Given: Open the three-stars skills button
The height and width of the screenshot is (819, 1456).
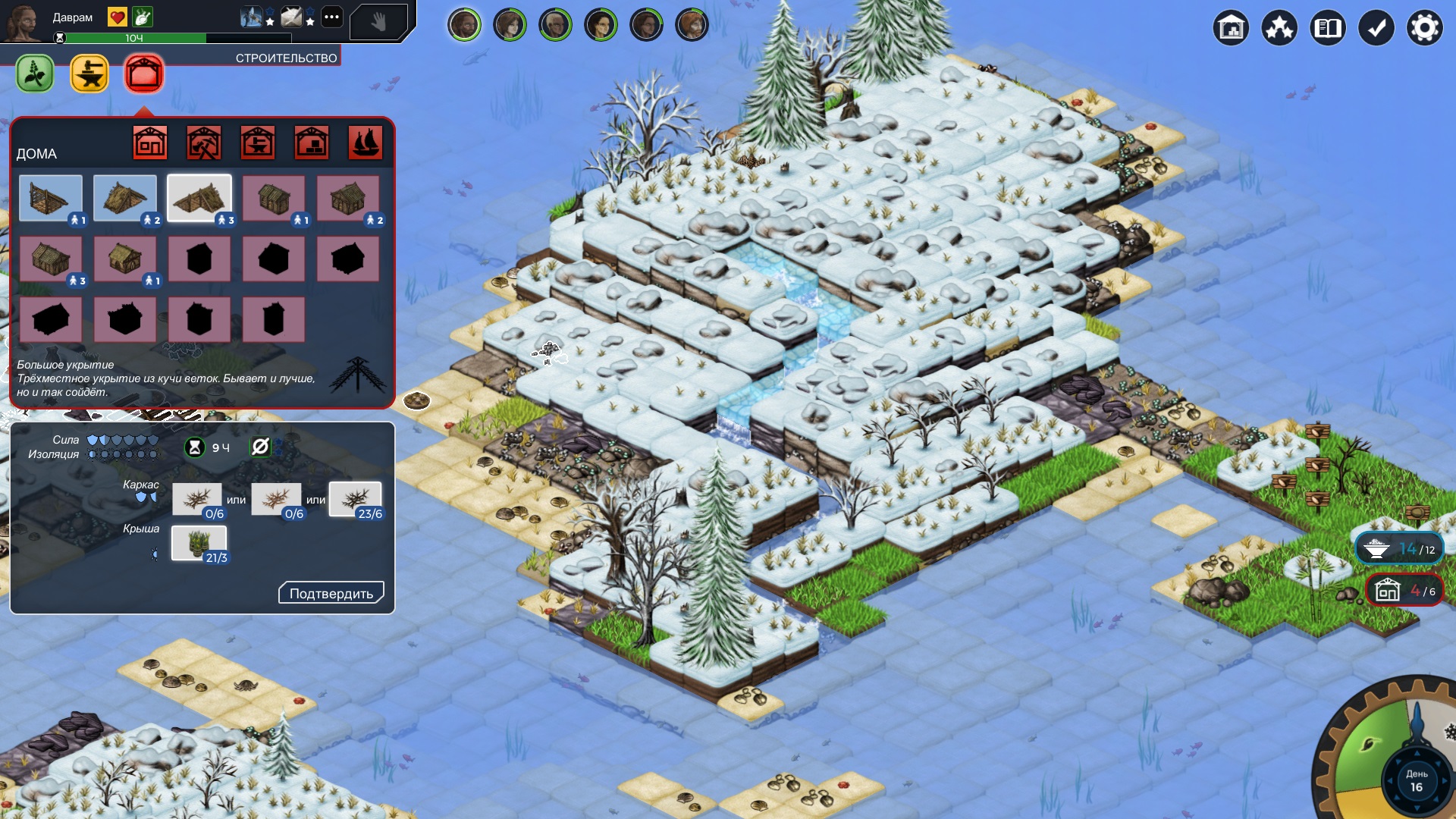Looking at the screenshot, I should [x=1279, y=29].
